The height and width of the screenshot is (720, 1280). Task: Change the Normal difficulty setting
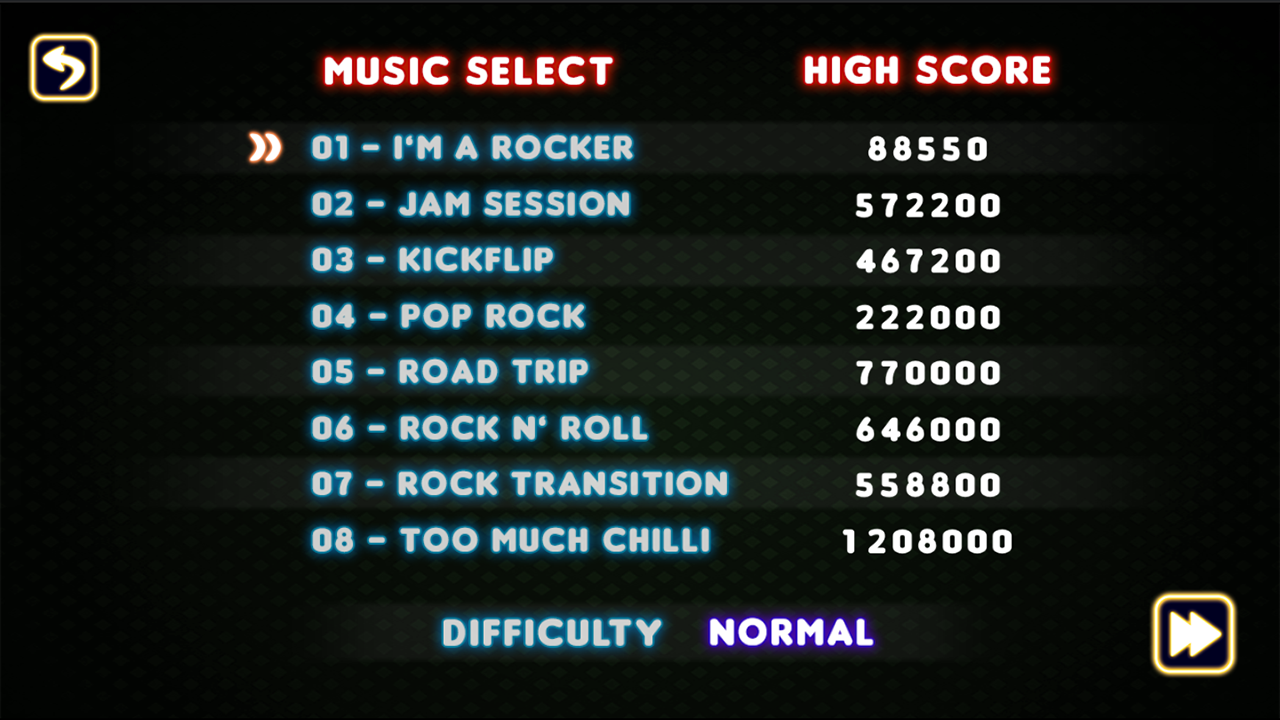click(790, 632)
